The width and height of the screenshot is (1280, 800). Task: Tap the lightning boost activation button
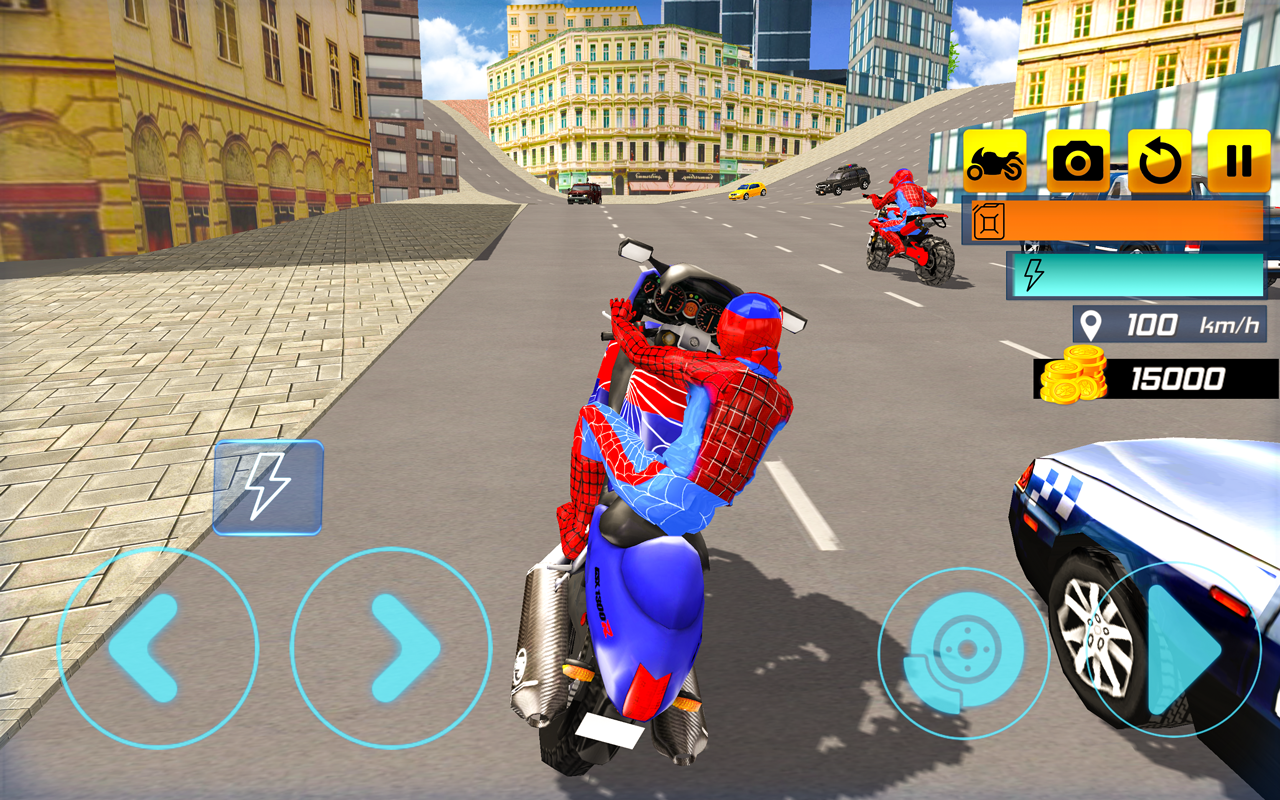pos(268,487)
